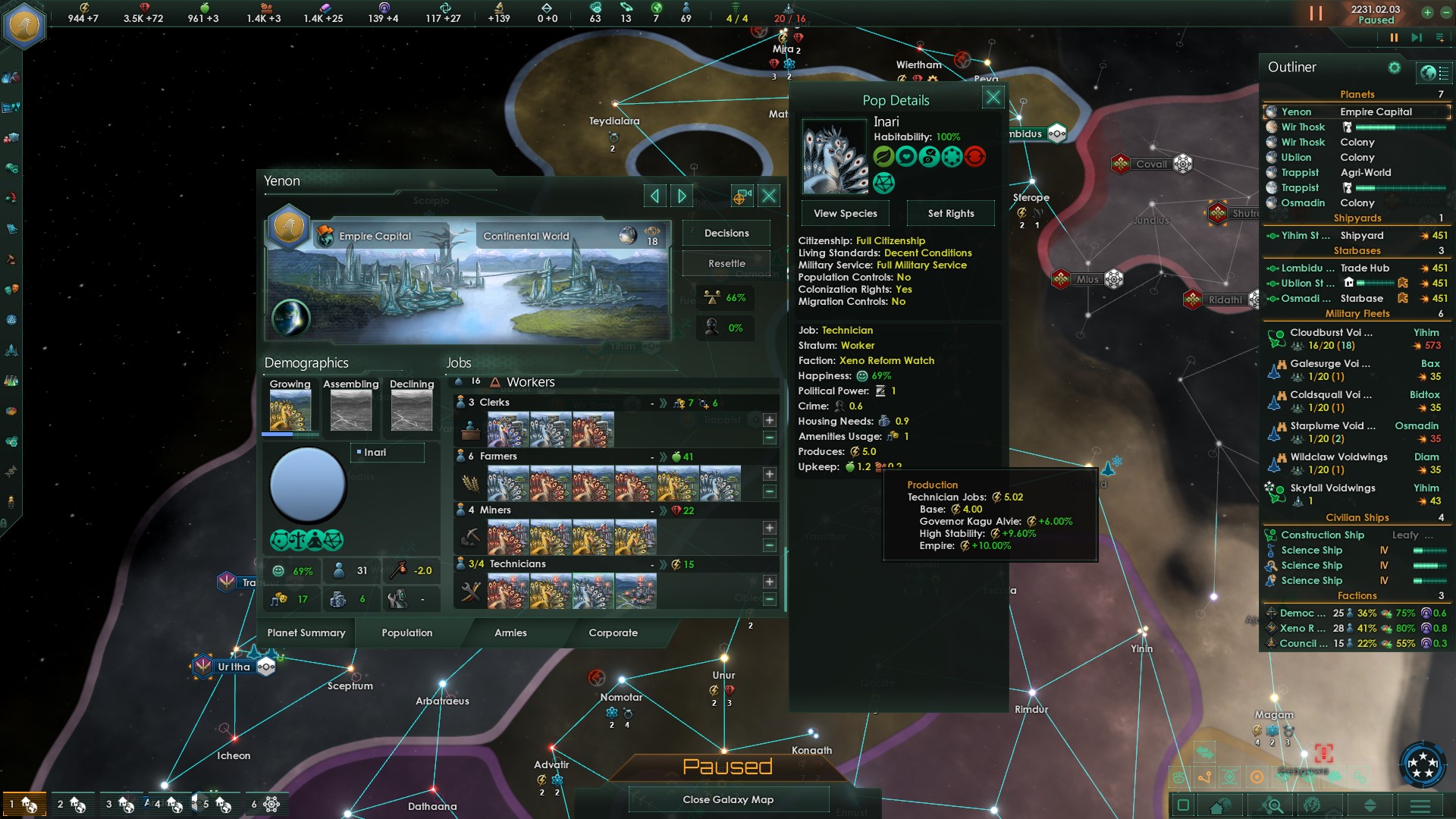Click the View Species button
Viewport: 1456px width, 819px height.
coord(845,213)
